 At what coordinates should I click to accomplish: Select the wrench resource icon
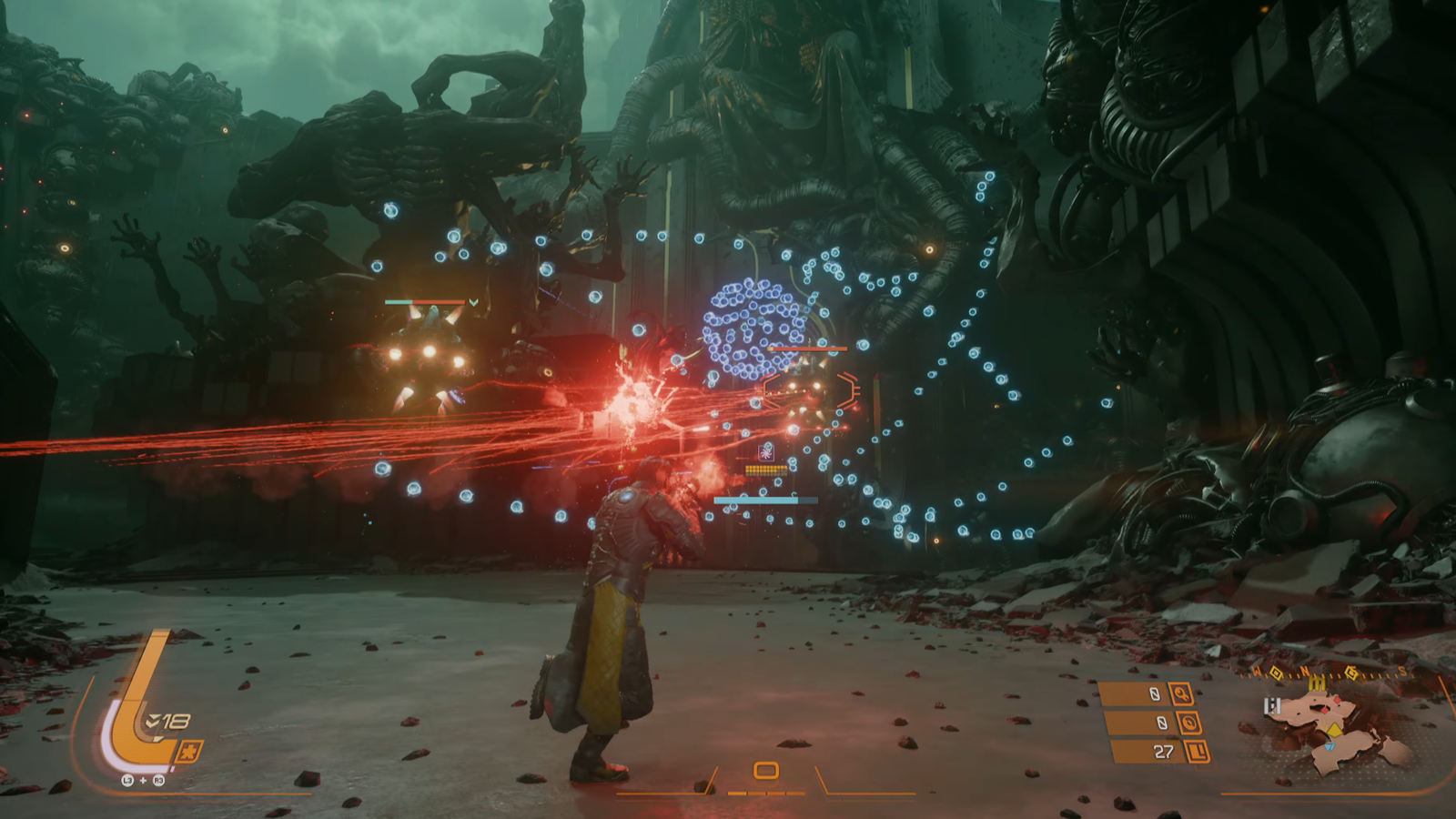[x=1180, y=694]
